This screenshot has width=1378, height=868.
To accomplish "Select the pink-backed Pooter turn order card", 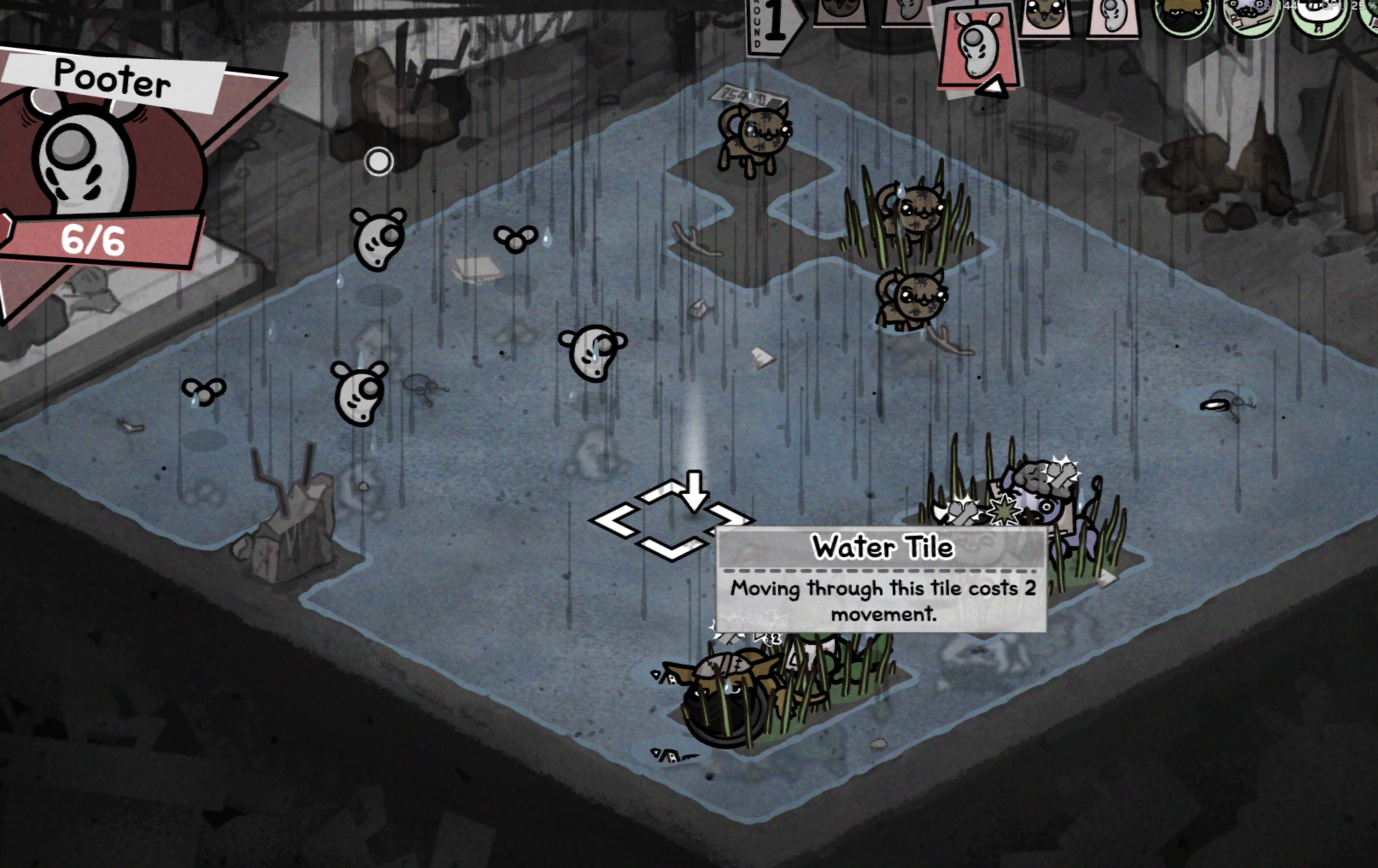I will (x=1112, y=17).
